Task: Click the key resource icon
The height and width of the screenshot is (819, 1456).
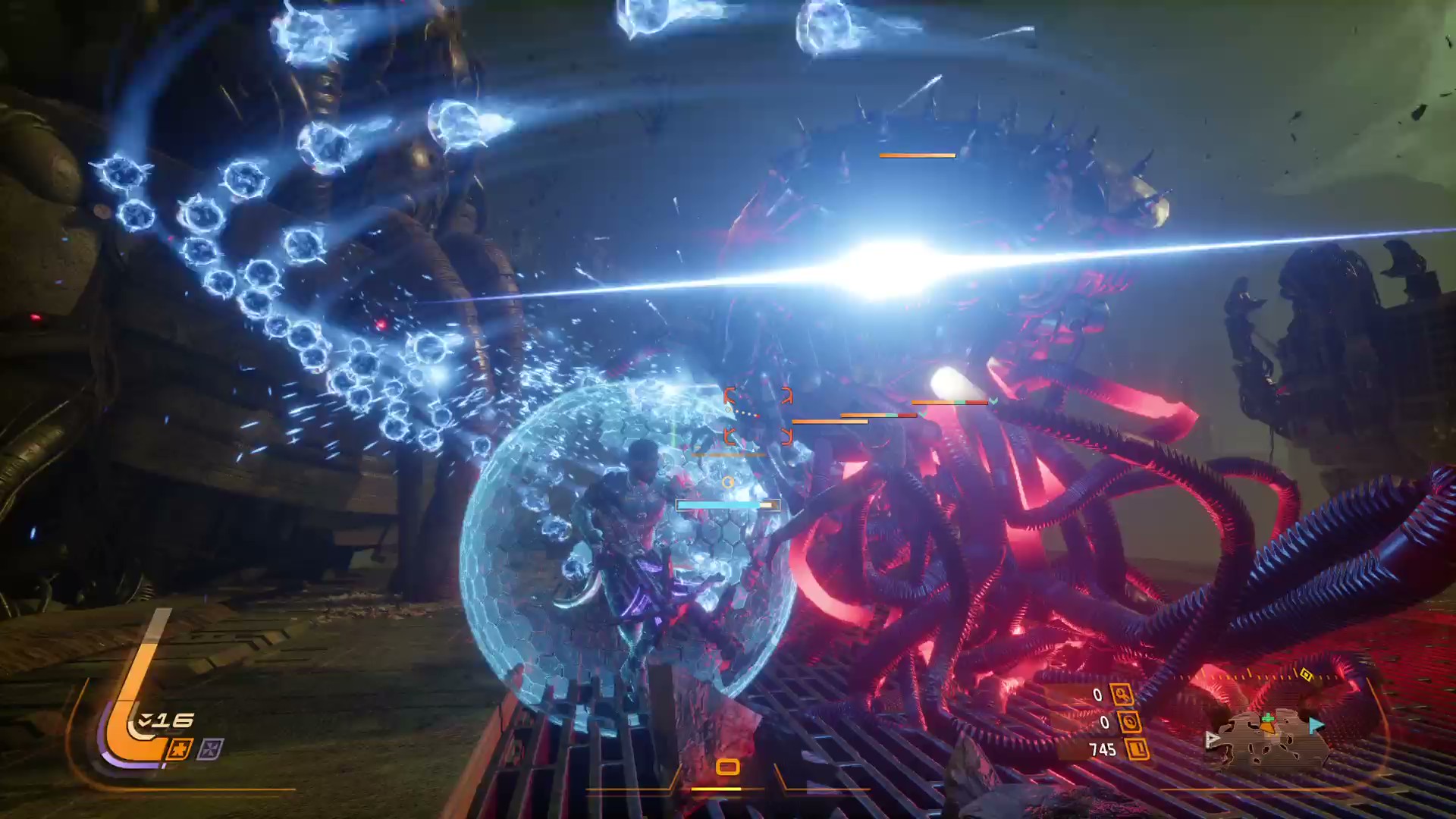Action: 1121,694
